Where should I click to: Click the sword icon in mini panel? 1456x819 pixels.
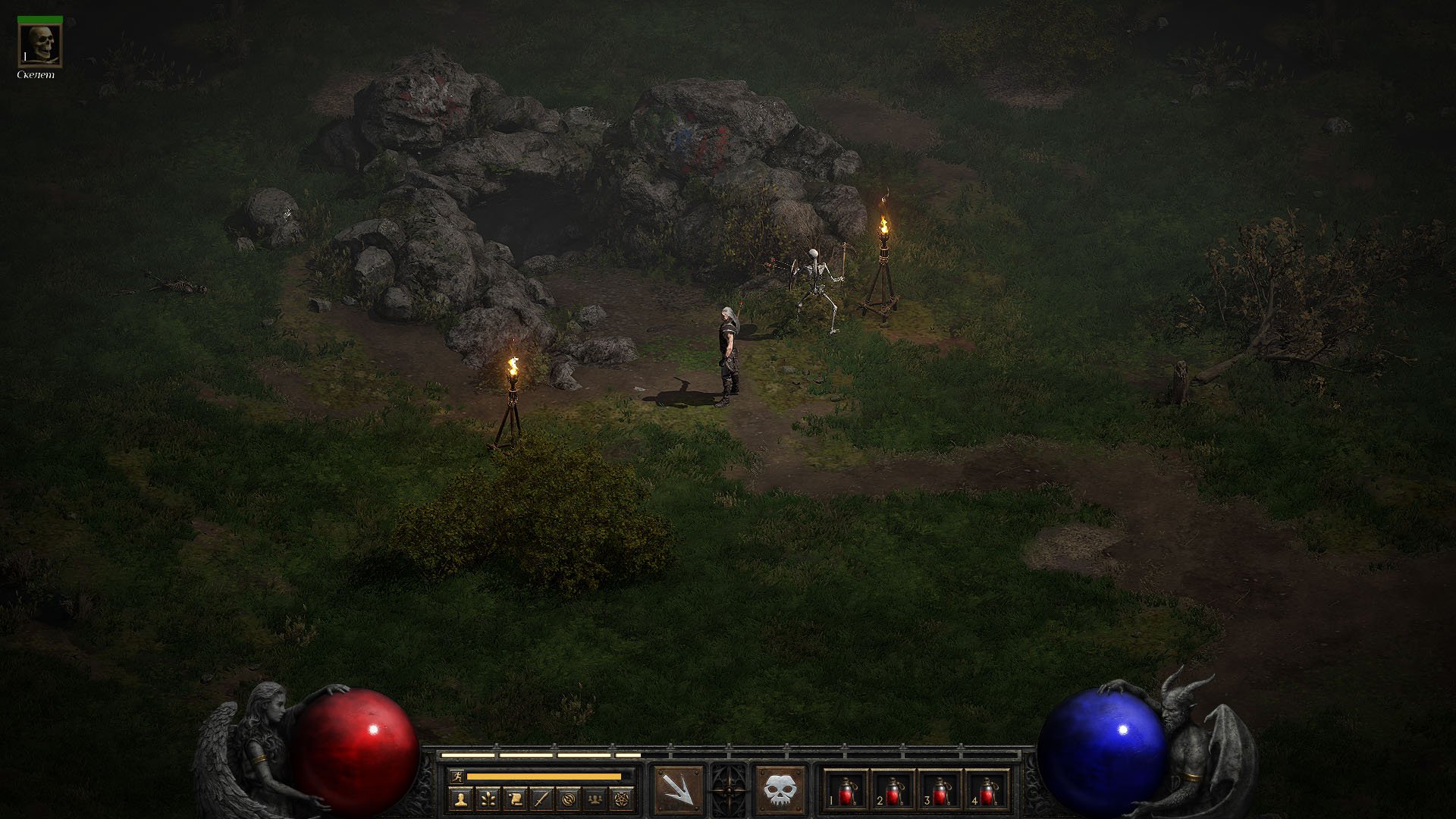pyautogui.click(x=541, y=799)
